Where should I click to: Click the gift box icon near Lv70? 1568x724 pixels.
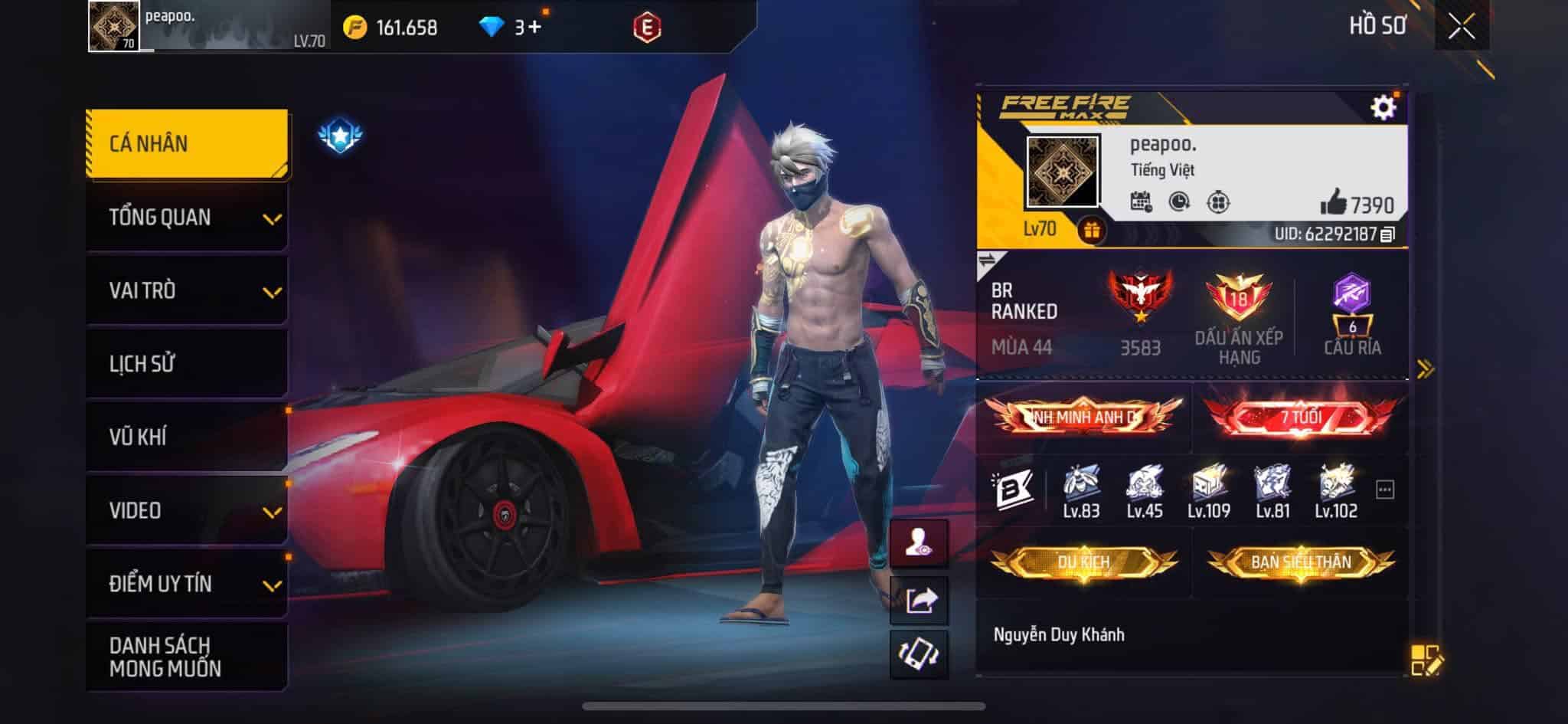[1092, 230]
